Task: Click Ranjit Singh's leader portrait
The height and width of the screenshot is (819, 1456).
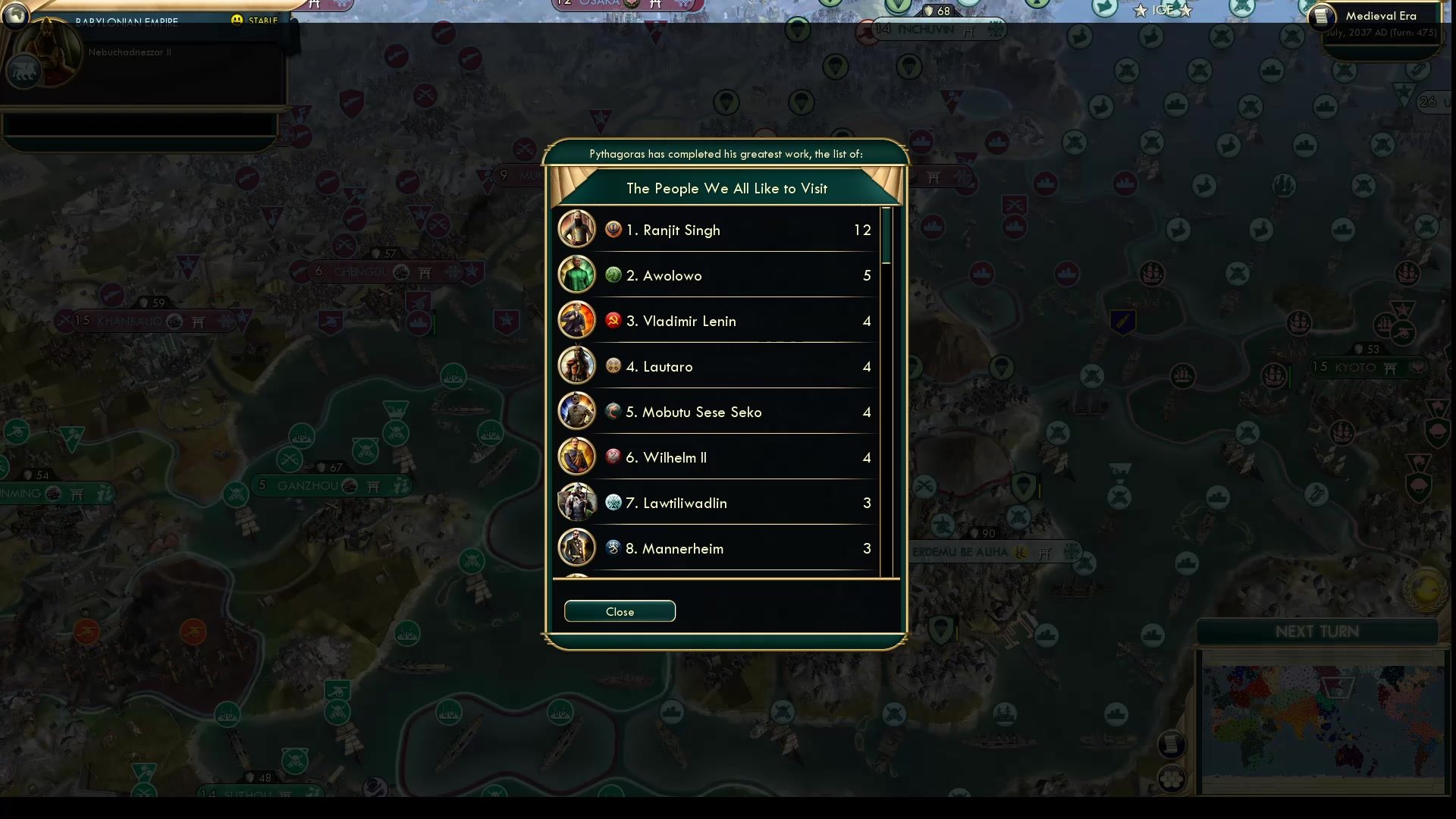Action: click(576, 229)
